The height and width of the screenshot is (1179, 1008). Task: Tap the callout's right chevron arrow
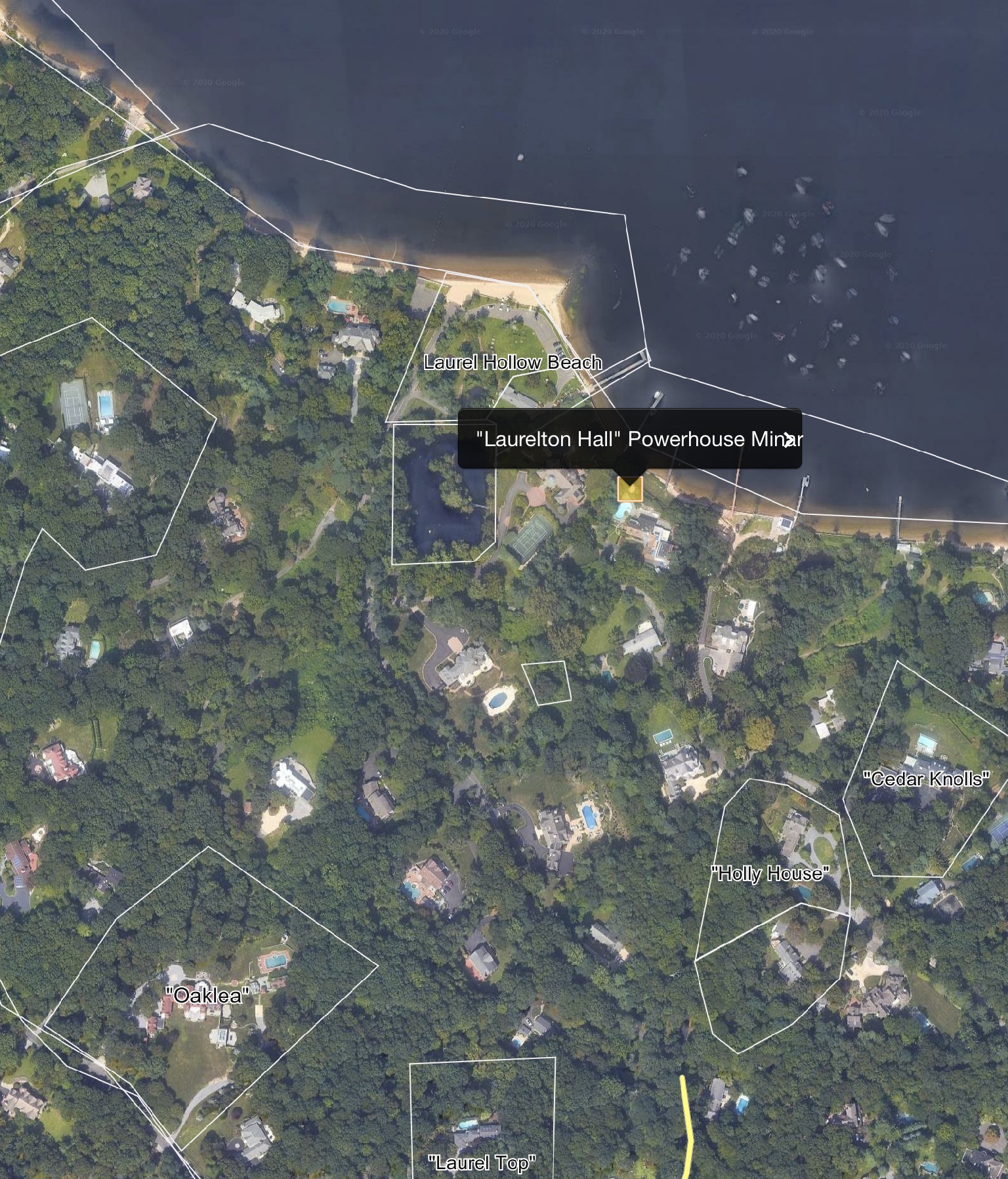click(x=787, y=440)
